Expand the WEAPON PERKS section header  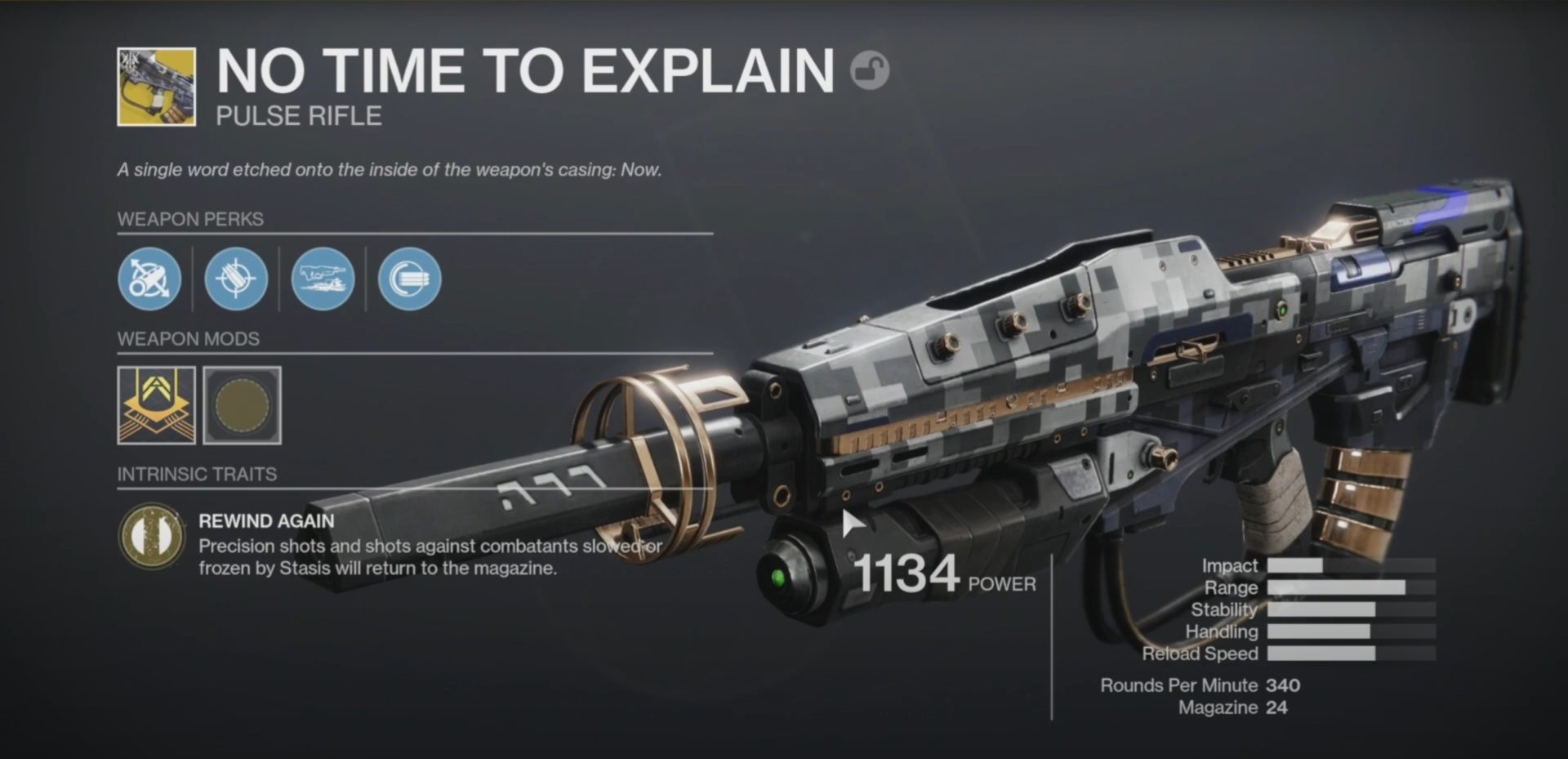click(191, 219)
